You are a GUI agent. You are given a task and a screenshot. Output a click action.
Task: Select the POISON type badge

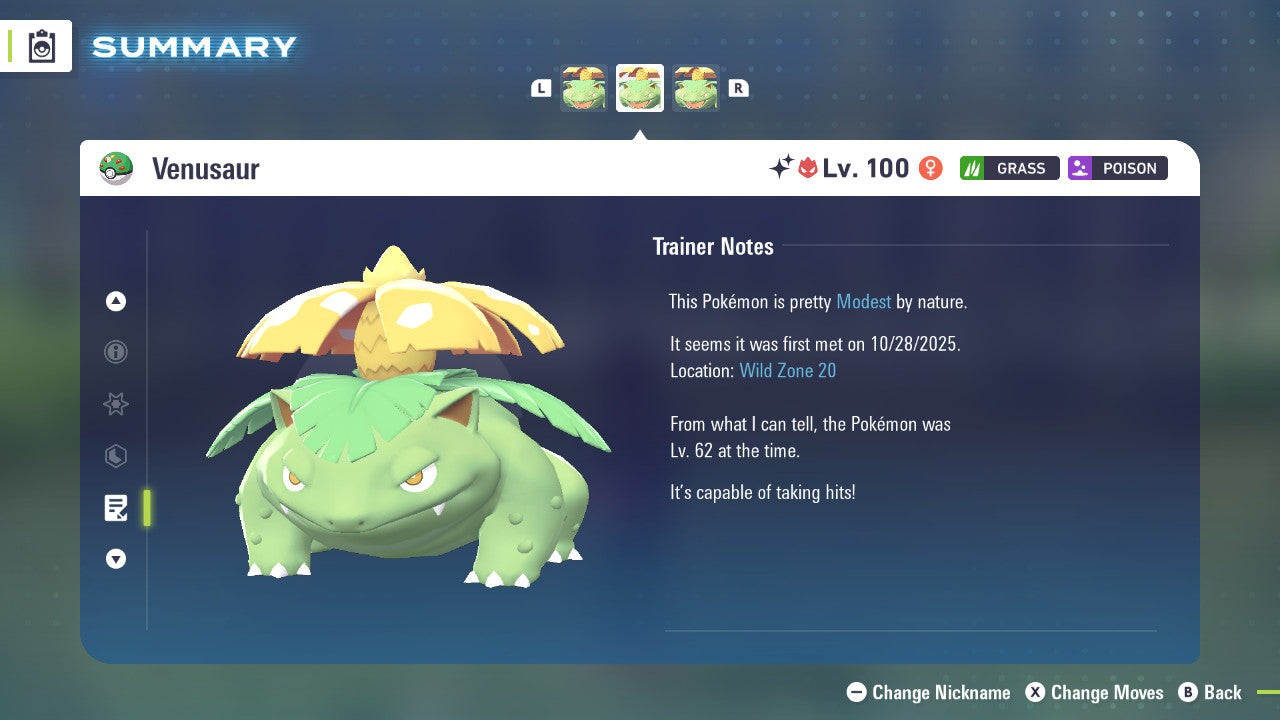coord(1117,168)
